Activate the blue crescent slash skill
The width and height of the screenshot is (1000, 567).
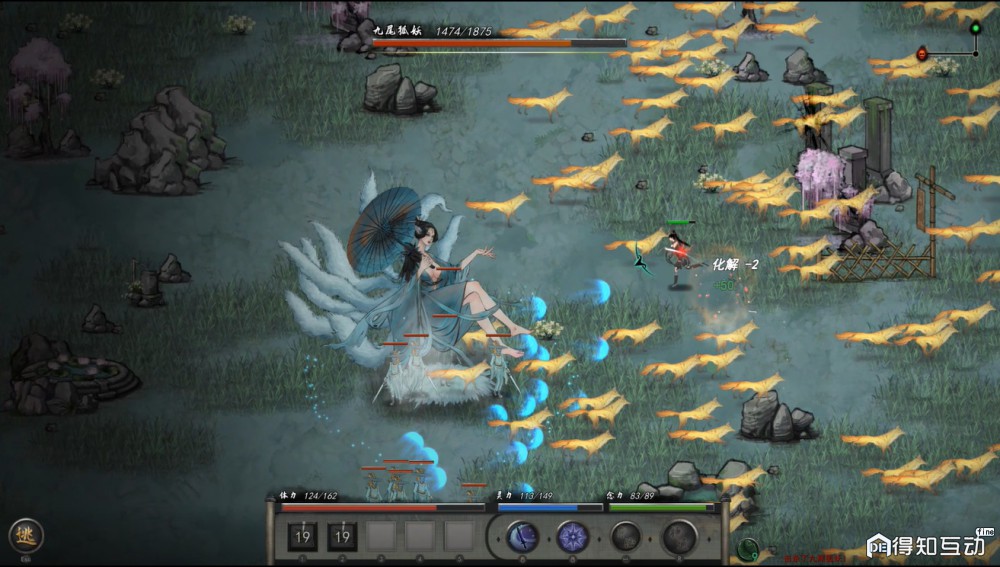pos(522,537)
